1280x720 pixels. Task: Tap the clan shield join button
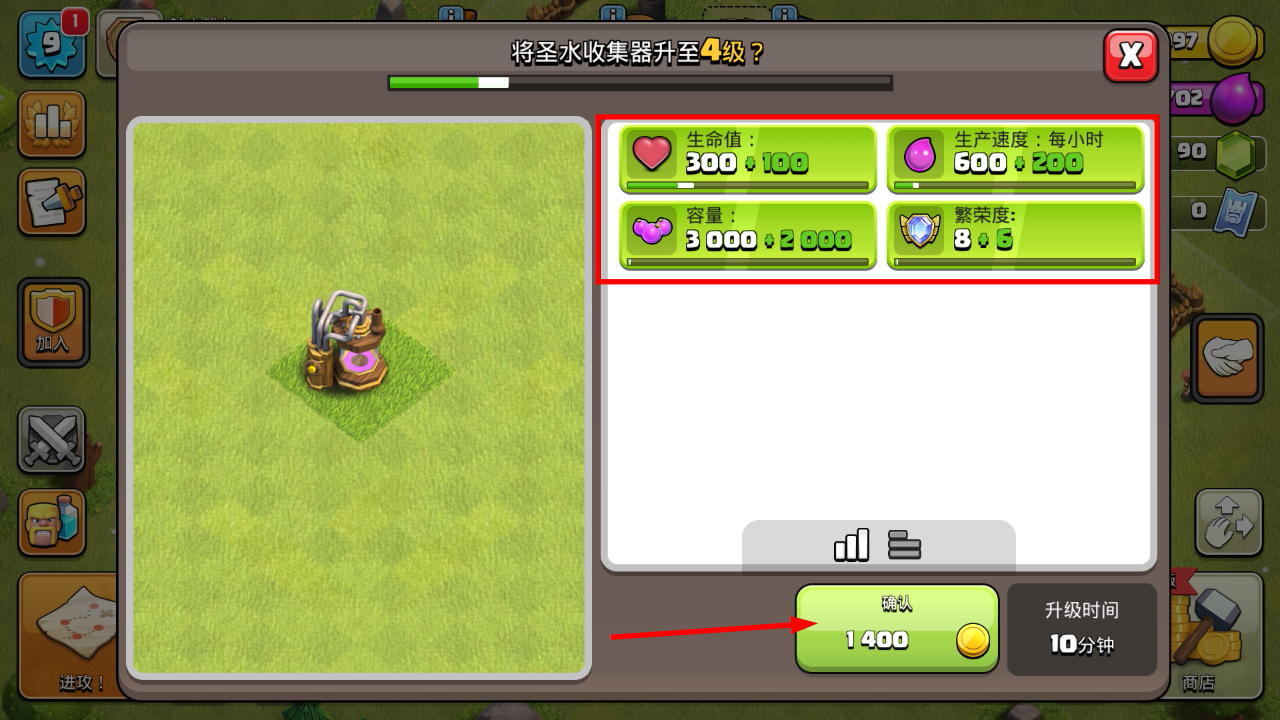(53, 322)
